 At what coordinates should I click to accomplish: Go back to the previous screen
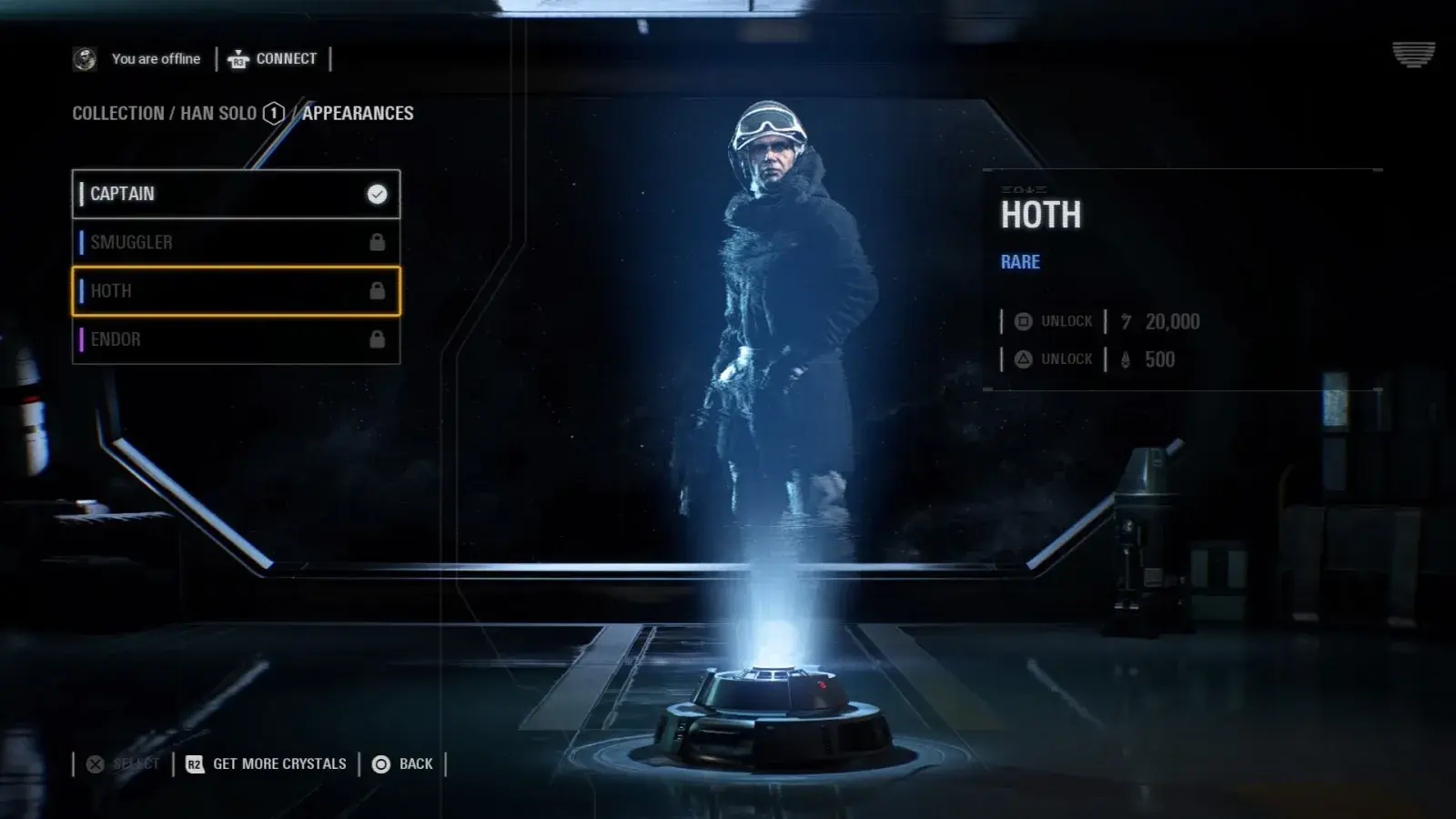(x=403, y=764)
